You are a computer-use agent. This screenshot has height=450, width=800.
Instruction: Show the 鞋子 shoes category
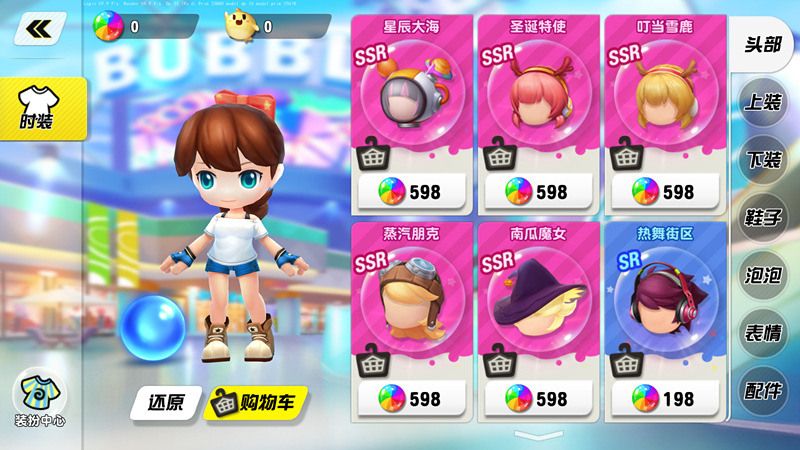click(x=763, y=217)
